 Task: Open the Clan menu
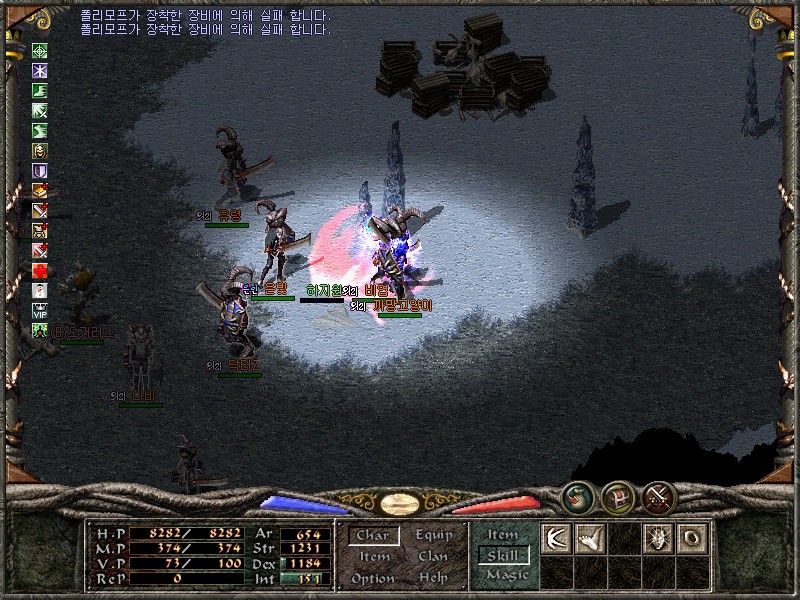coord(433,557)
